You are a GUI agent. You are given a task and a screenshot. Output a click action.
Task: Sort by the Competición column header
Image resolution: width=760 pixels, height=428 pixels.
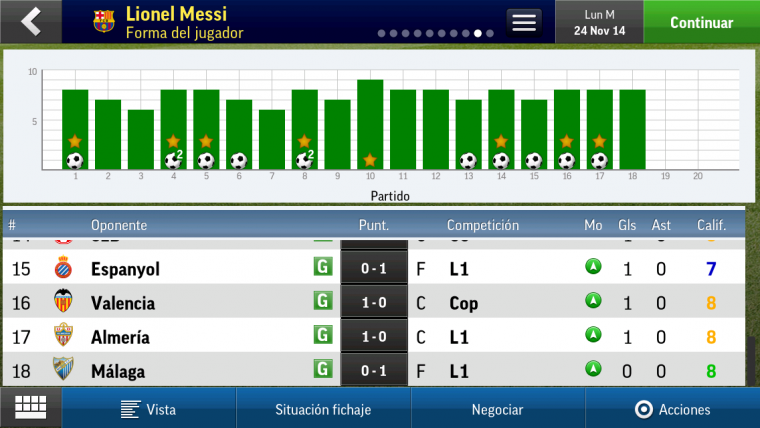[482, 225]
